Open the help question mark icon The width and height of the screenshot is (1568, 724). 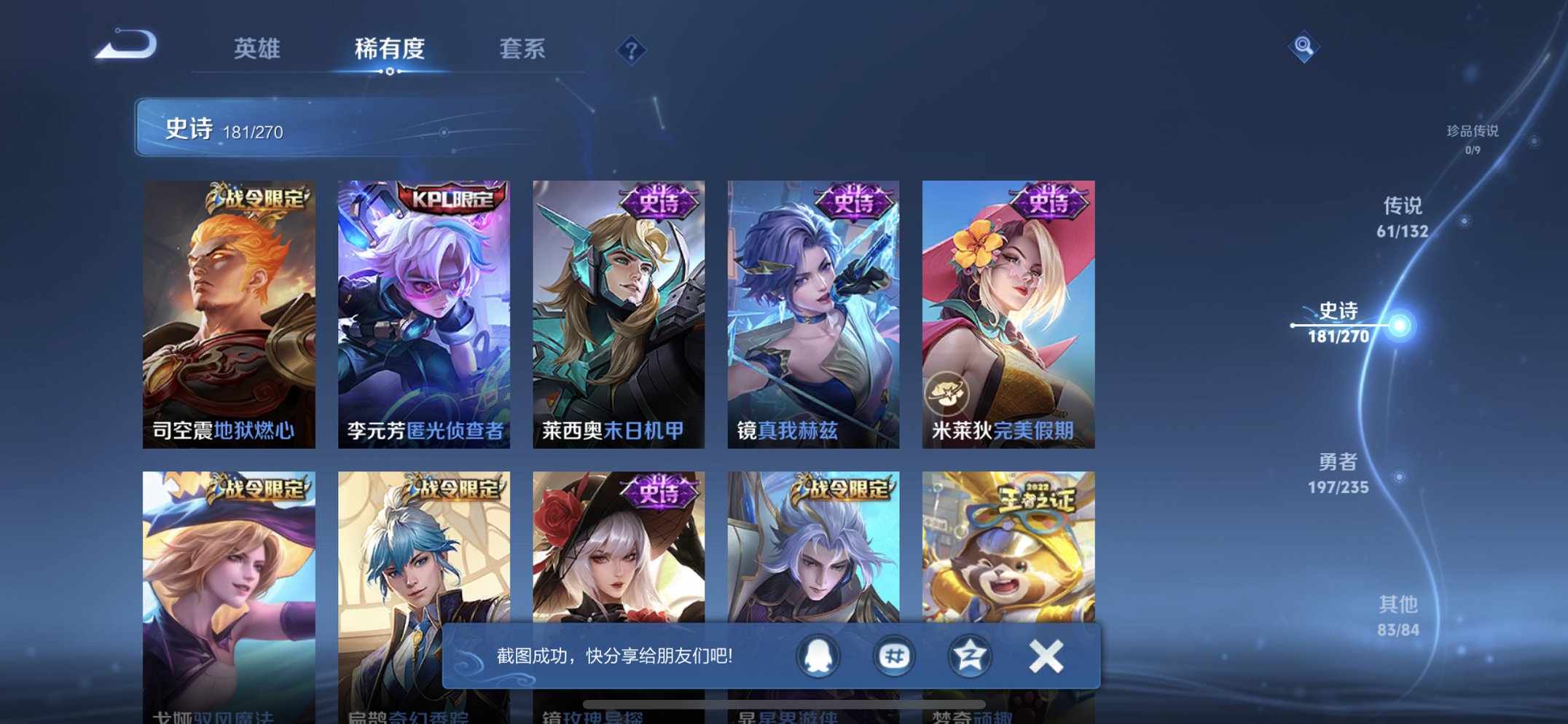pyautogui.click(x=632, y=50)
